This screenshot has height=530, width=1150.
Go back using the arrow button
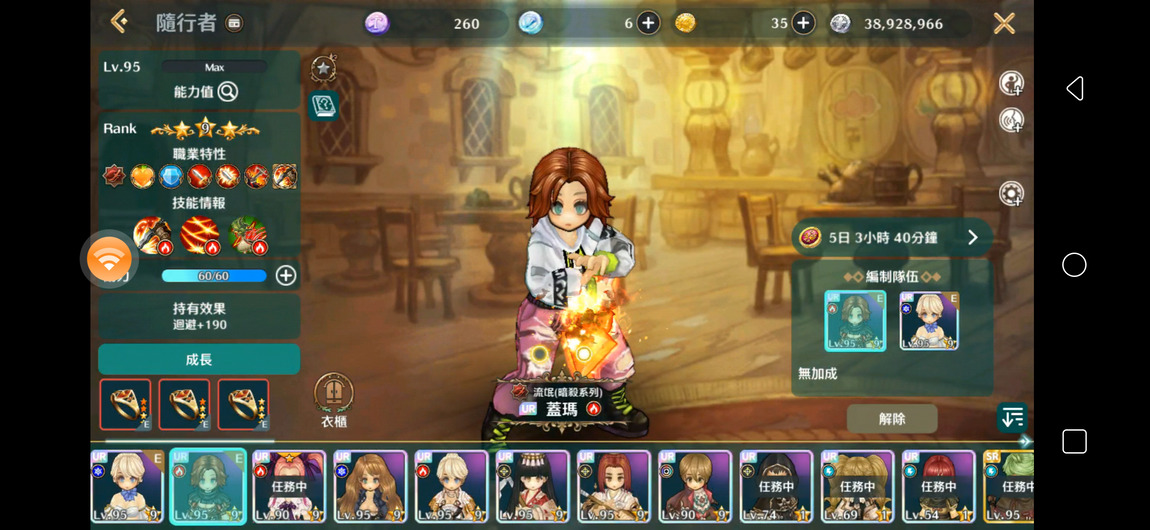(x=119, y=22)
